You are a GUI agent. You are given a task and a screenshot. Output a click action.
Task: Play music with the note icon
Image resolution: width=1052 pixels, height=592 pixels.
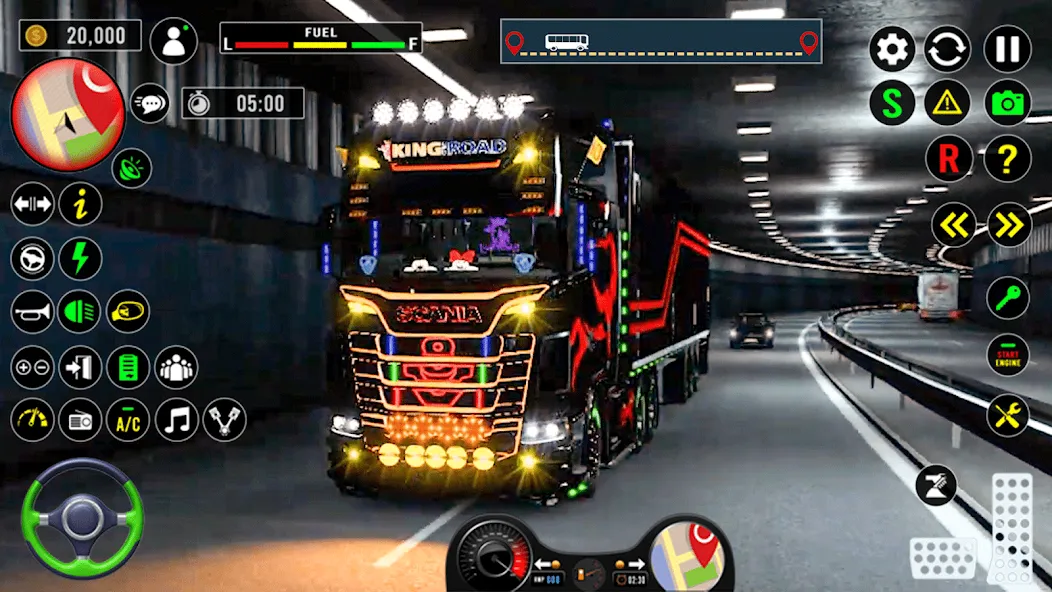(x=177, y=420)
